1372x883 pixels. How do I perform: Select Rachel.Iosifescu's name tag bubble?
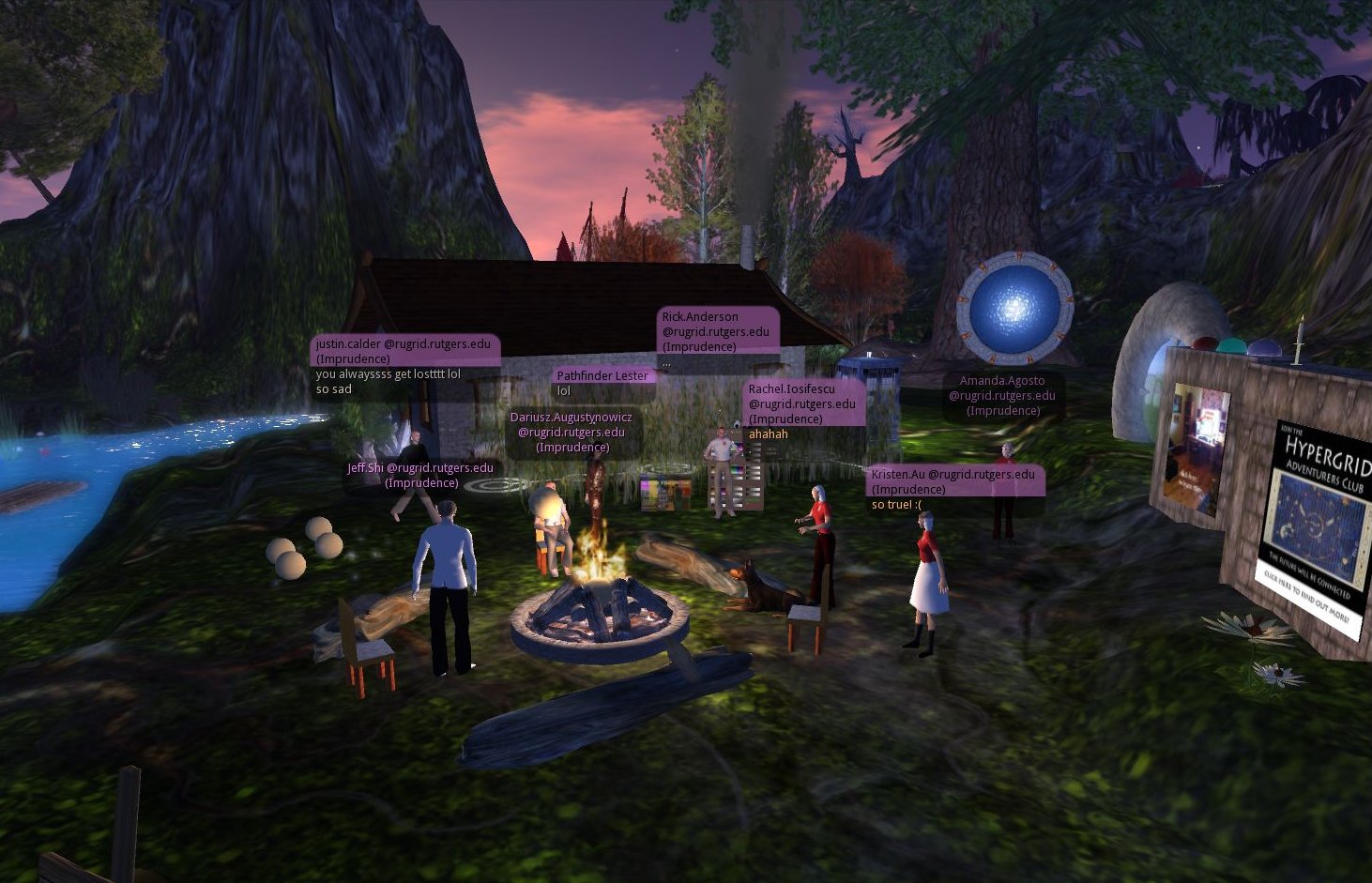coord(803,403)
